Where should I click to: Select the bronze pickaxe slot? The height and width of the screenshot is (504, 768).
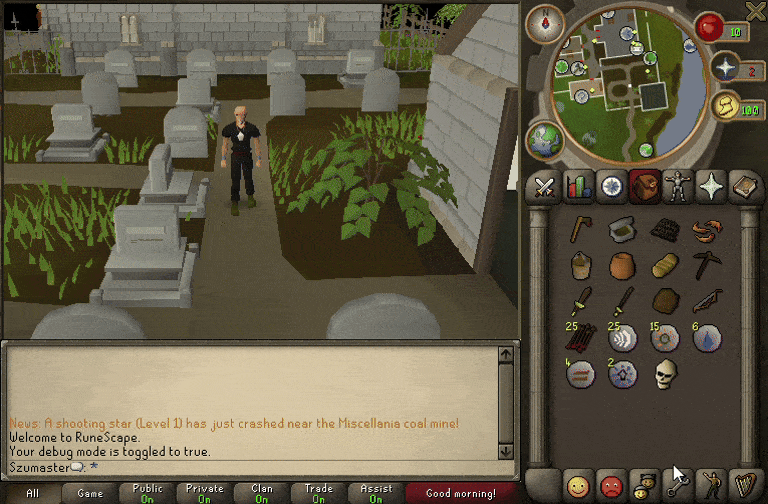coord(708,265)
